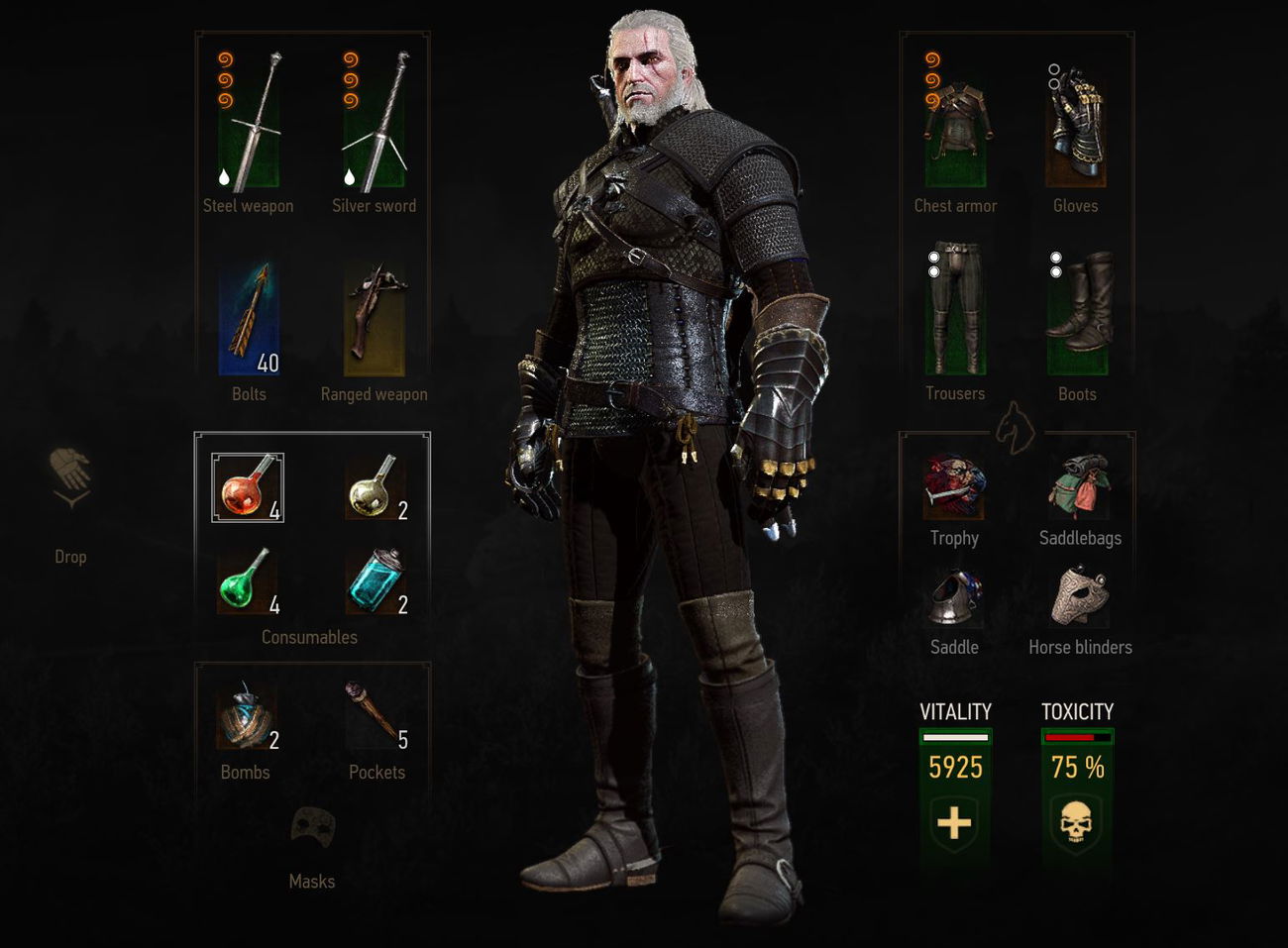1288x948 pixels.
Task: Select the Bombs slot showing 2 bombs
Action: [245, 715]
